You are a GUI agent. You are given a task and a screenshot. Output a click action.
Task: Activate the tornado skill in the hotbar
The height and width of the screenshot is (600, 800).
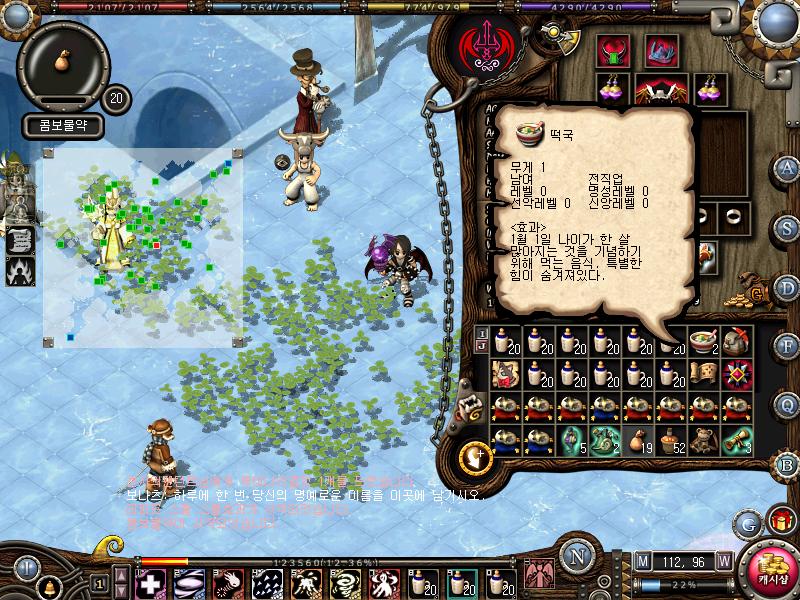click(345, 583)
